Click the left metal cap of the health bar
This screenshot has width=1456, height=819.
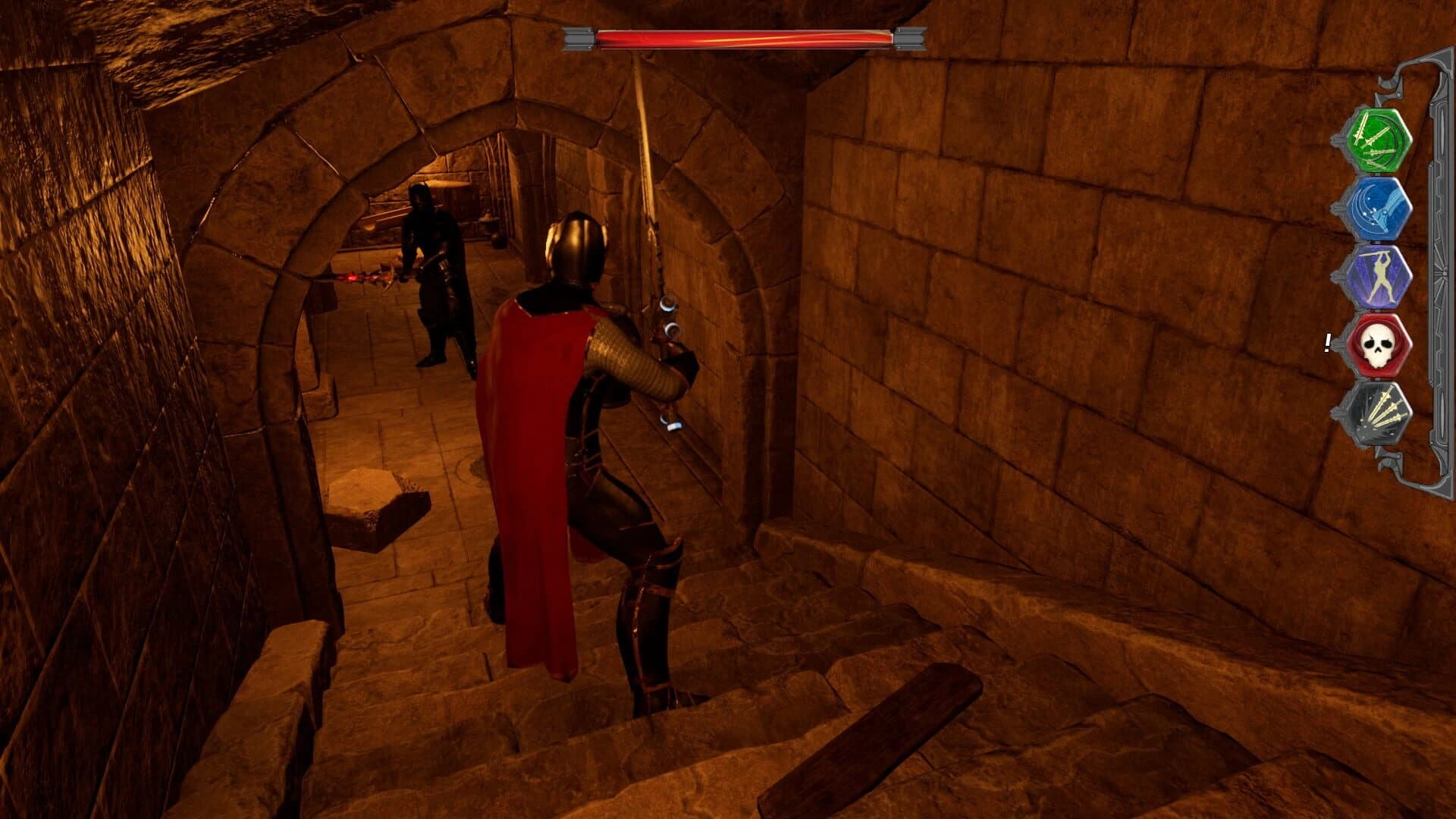pyautogui.click(x=580, y=33)
